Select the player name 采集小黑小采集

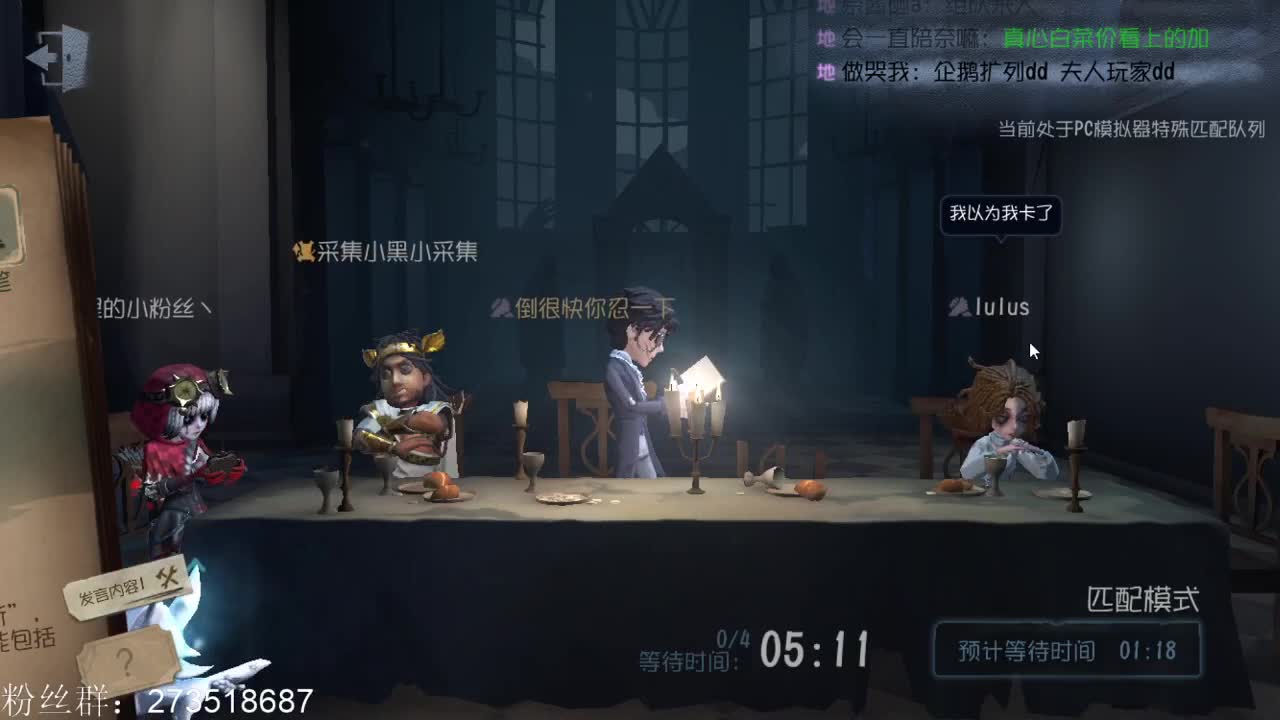(x=395, y=254)
